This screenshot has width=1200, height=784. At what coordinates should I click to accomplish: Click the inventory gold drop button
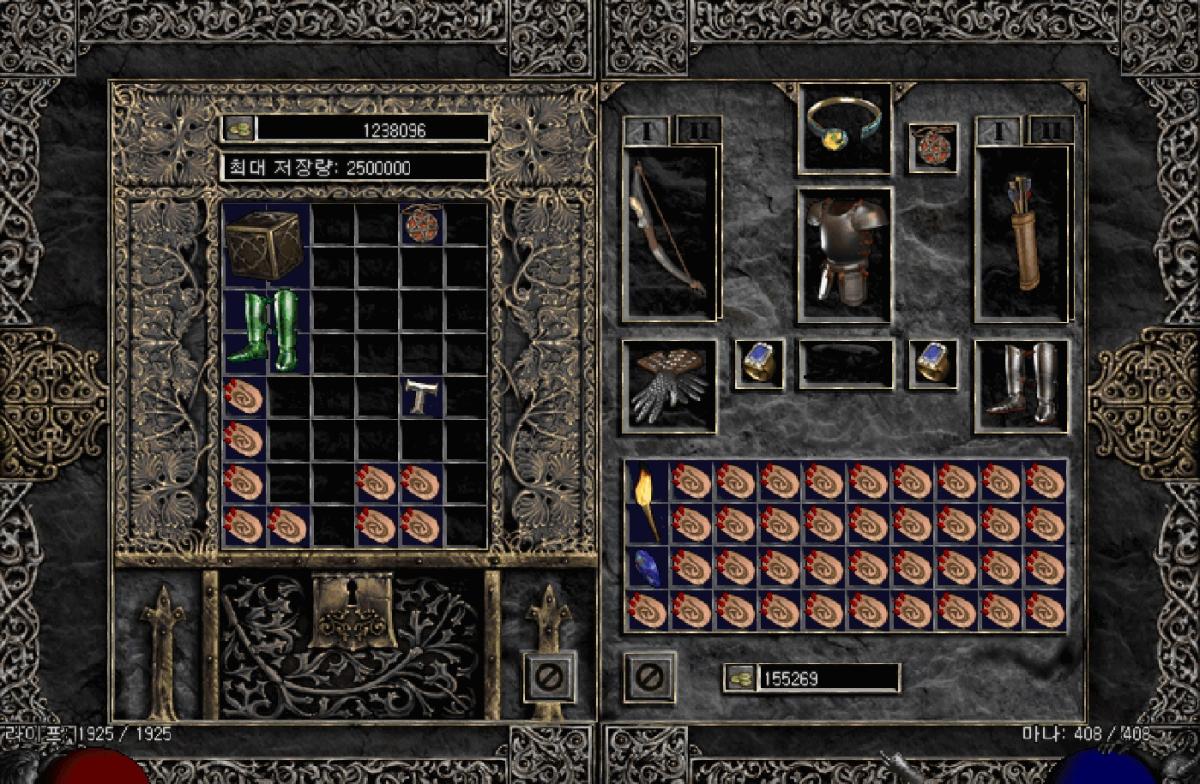(x=739, y=678)
